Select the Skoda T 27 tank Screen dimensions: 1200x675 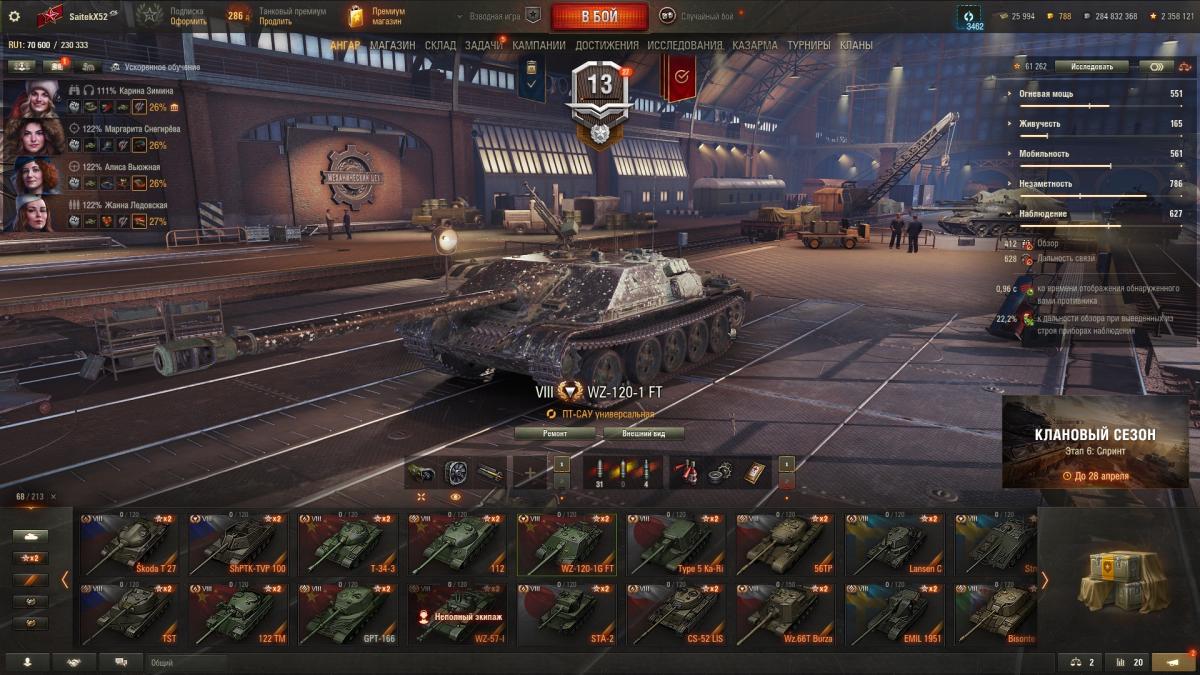(x=129, y=545)
